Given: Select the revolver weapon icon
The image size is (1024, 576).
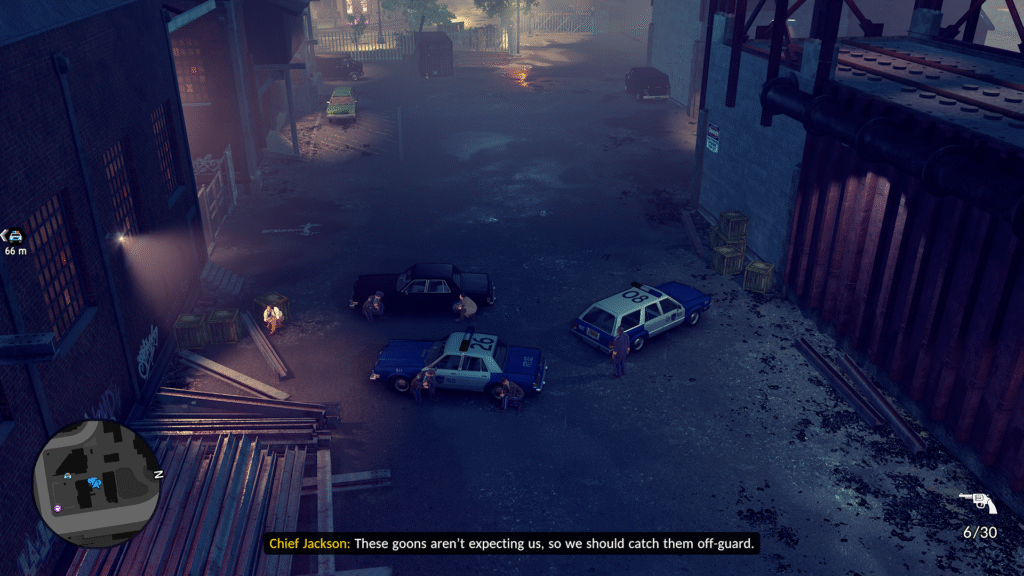Looking at the screenshot, I should point(977,502).
